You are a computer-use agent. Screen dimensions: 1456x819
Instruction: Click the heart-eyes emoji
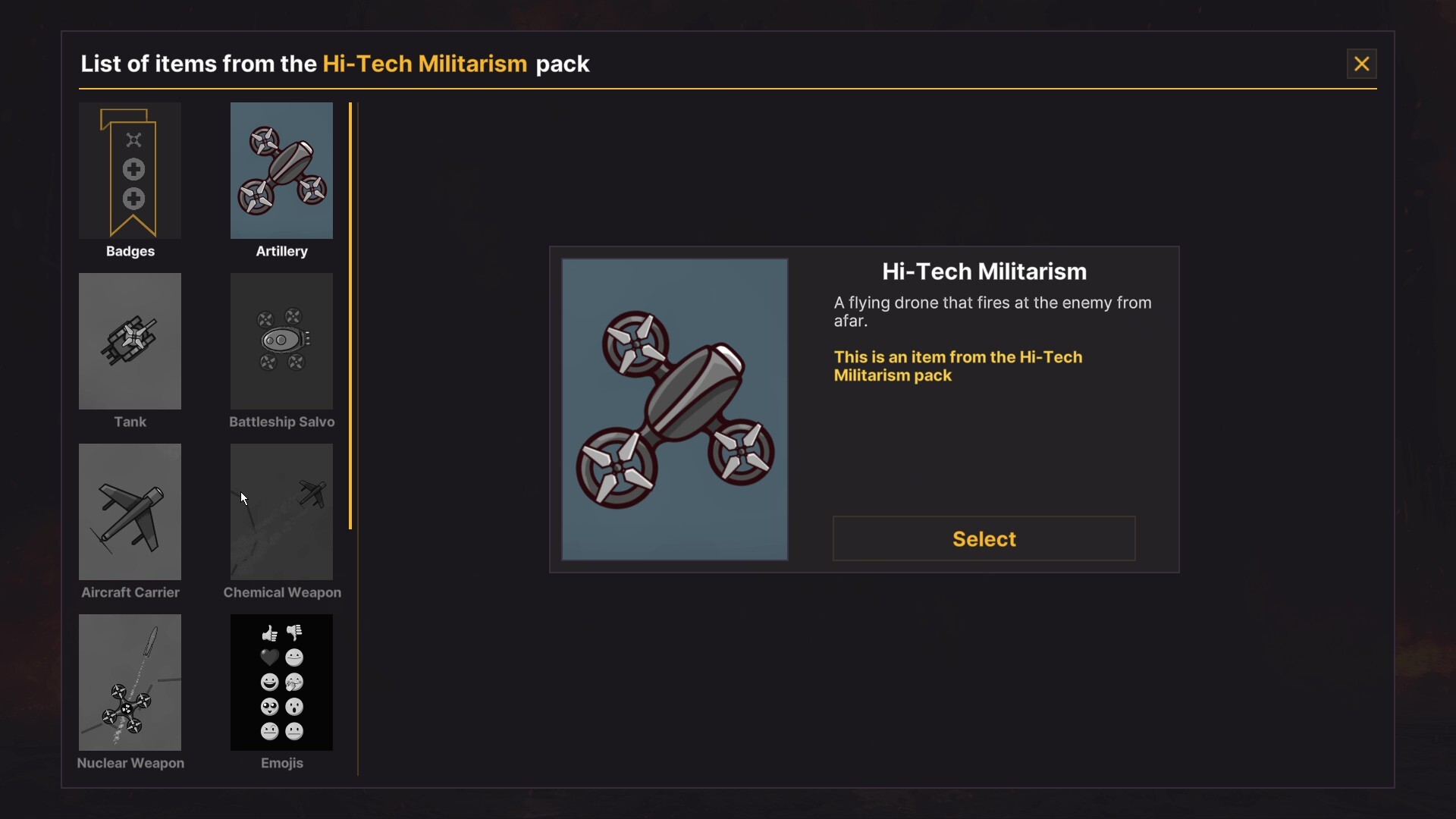pyautogui.click(x=269, y=706)
